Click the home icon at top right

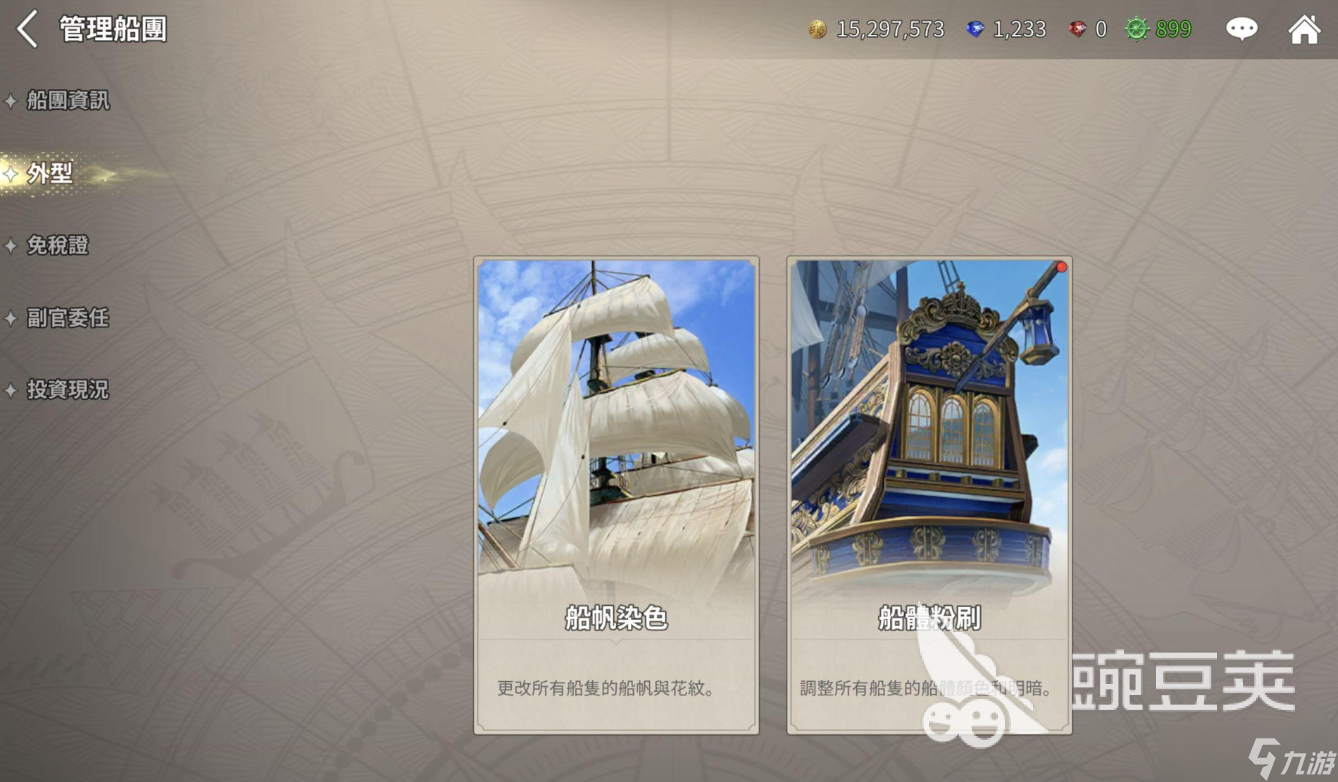coord(1305,29)
